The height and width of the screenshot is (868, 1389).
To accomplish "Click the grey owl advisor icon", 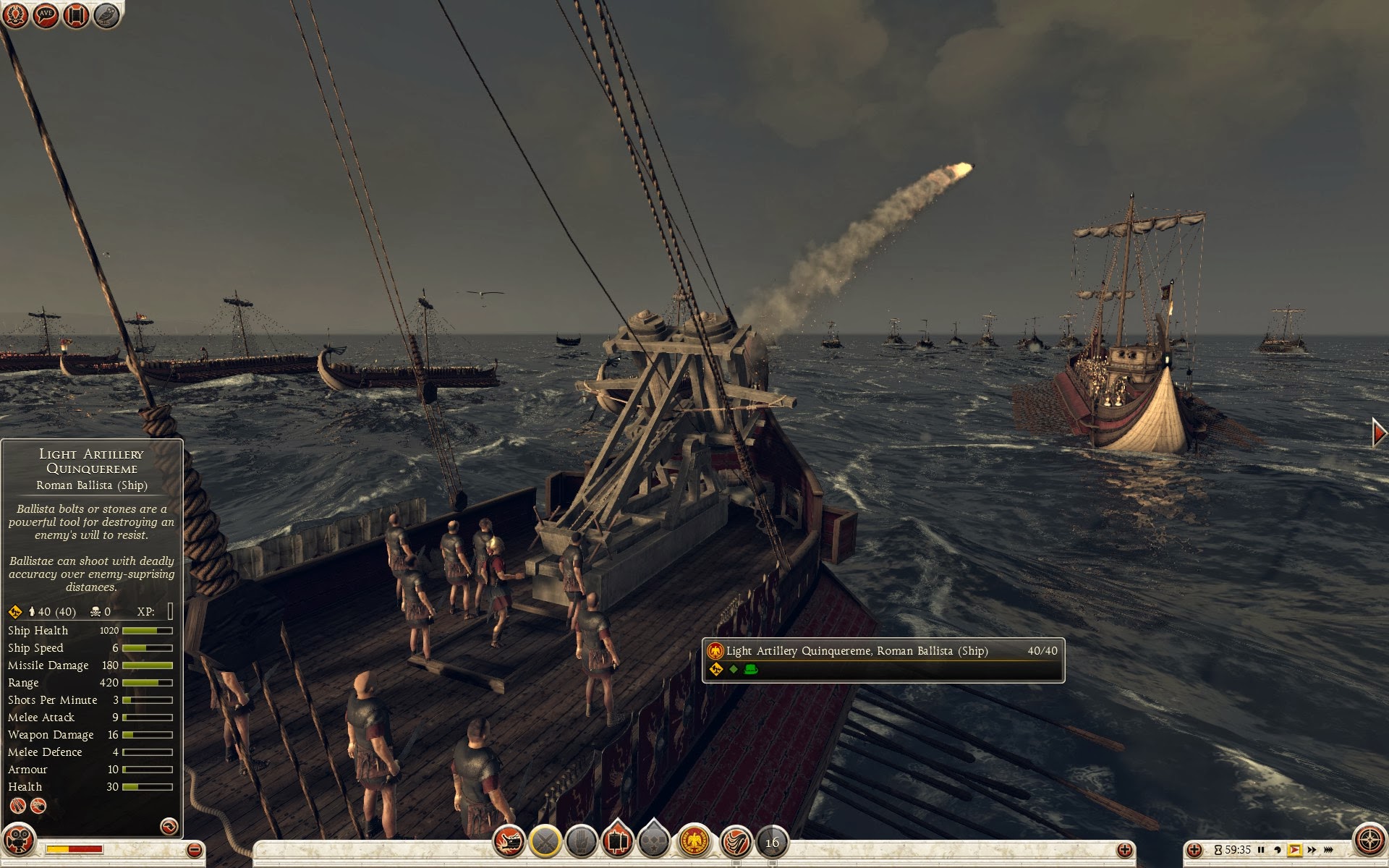I will tap(106, 14).
